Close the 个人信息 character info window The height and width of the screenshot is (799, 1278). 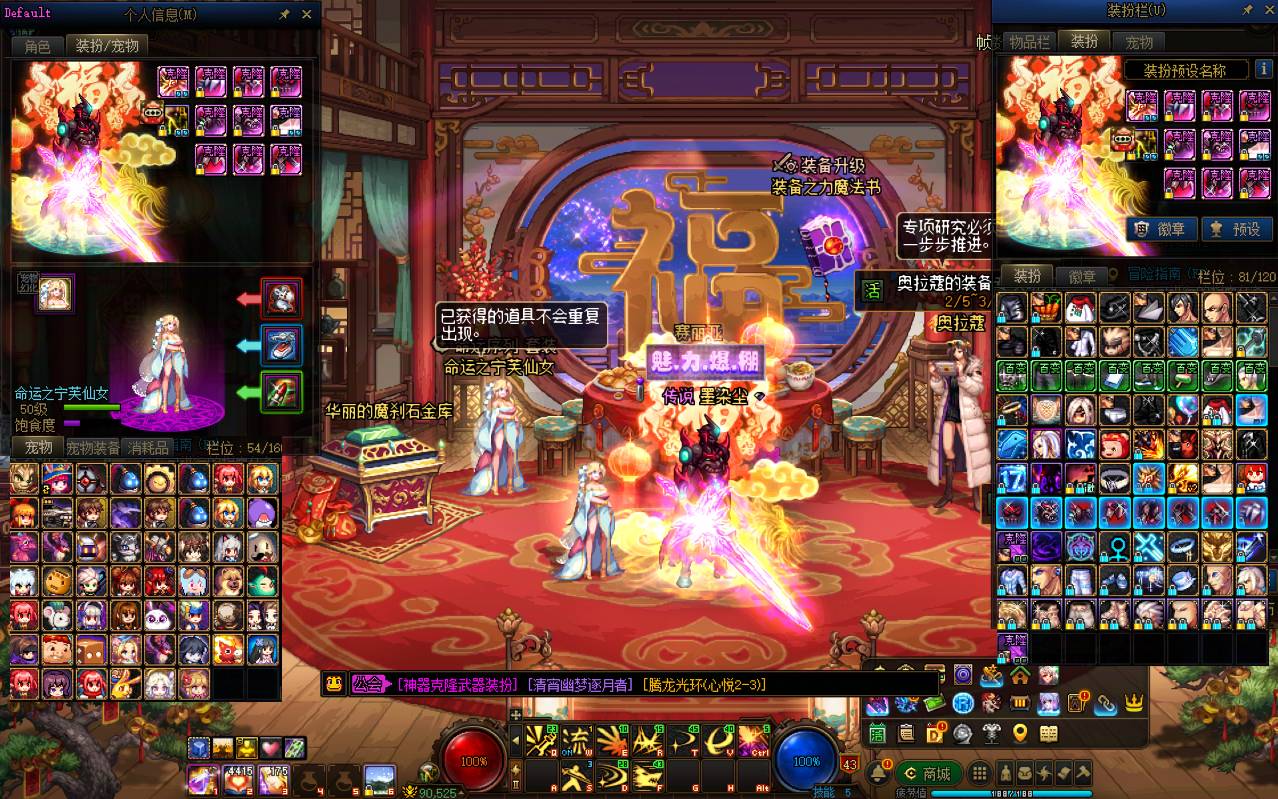click(305, 14)
